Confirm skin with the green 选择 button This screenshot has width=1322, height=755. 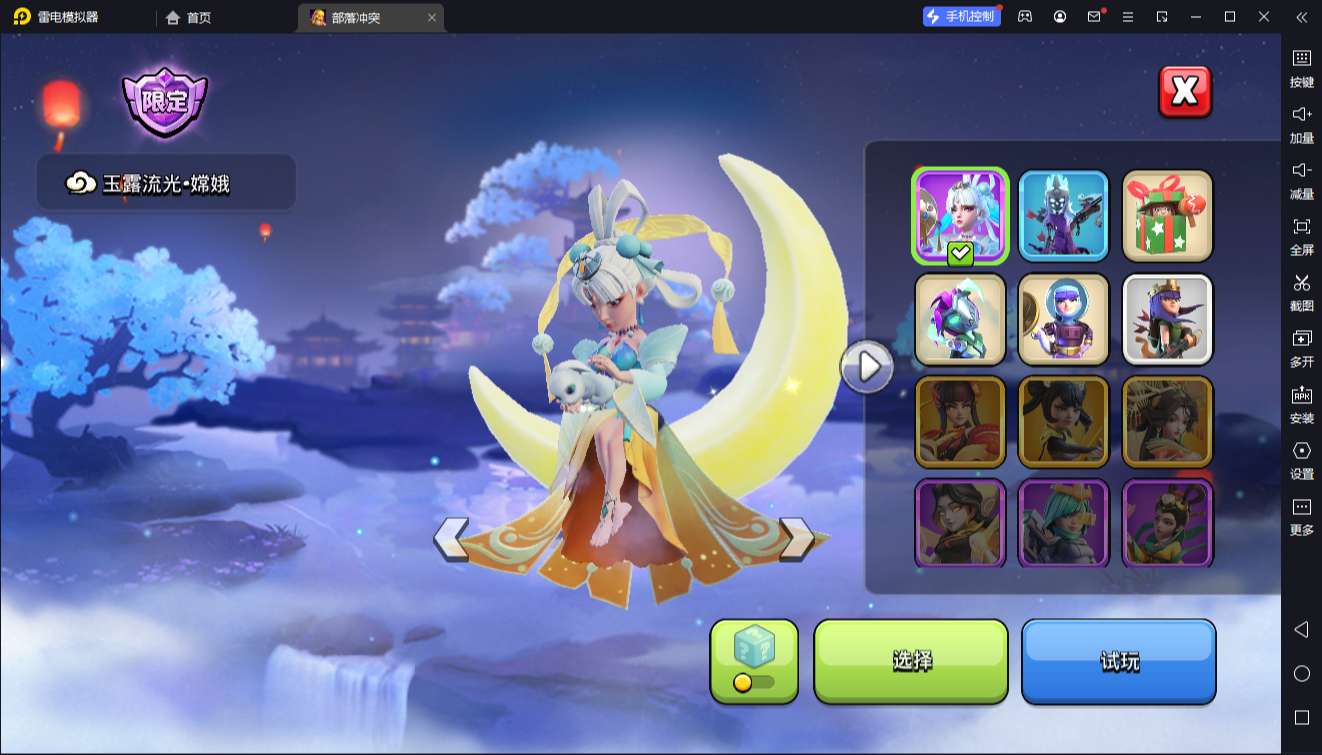click(911, 661)
